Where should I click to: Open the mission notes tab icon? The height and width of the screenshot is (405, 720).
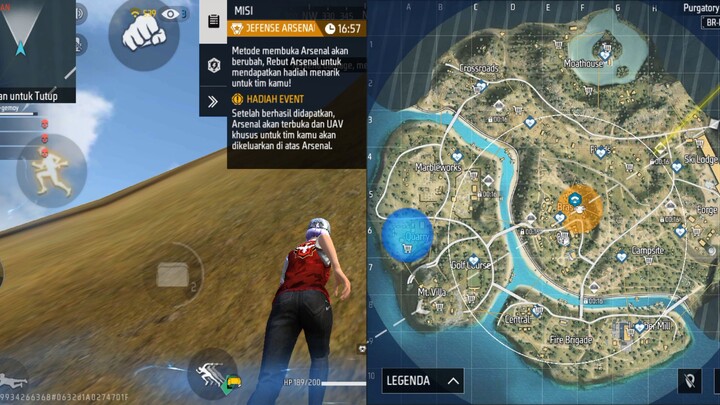[x=214, y=22]
